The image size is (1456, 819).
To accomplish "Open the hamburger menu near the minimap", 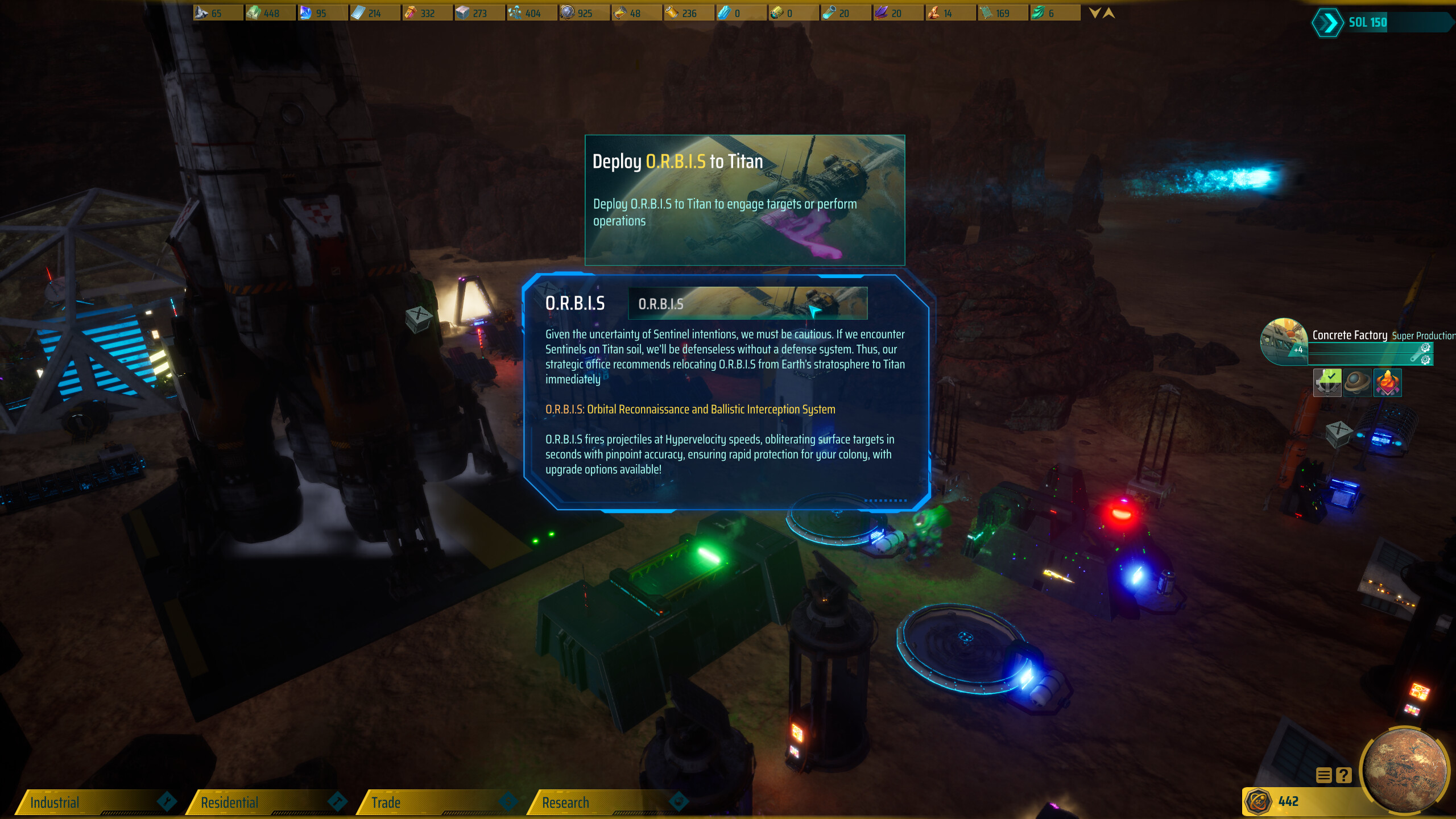I will pos(1324,775).
